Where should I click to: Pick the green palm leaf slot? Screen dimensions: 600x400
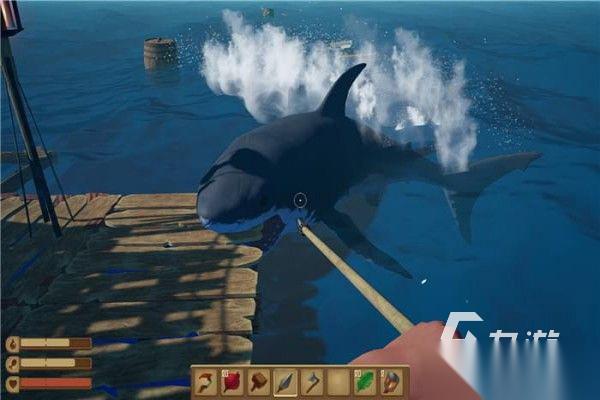[365, 382]
